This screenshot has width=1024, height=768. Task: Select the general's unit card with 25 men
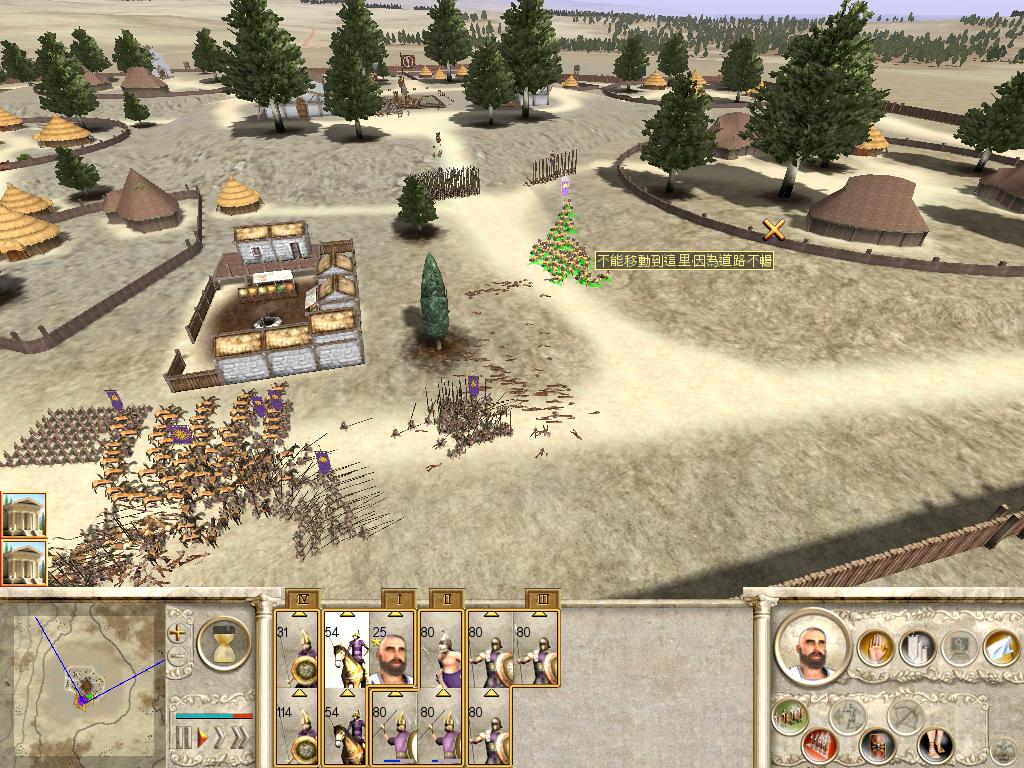[392, 651]
